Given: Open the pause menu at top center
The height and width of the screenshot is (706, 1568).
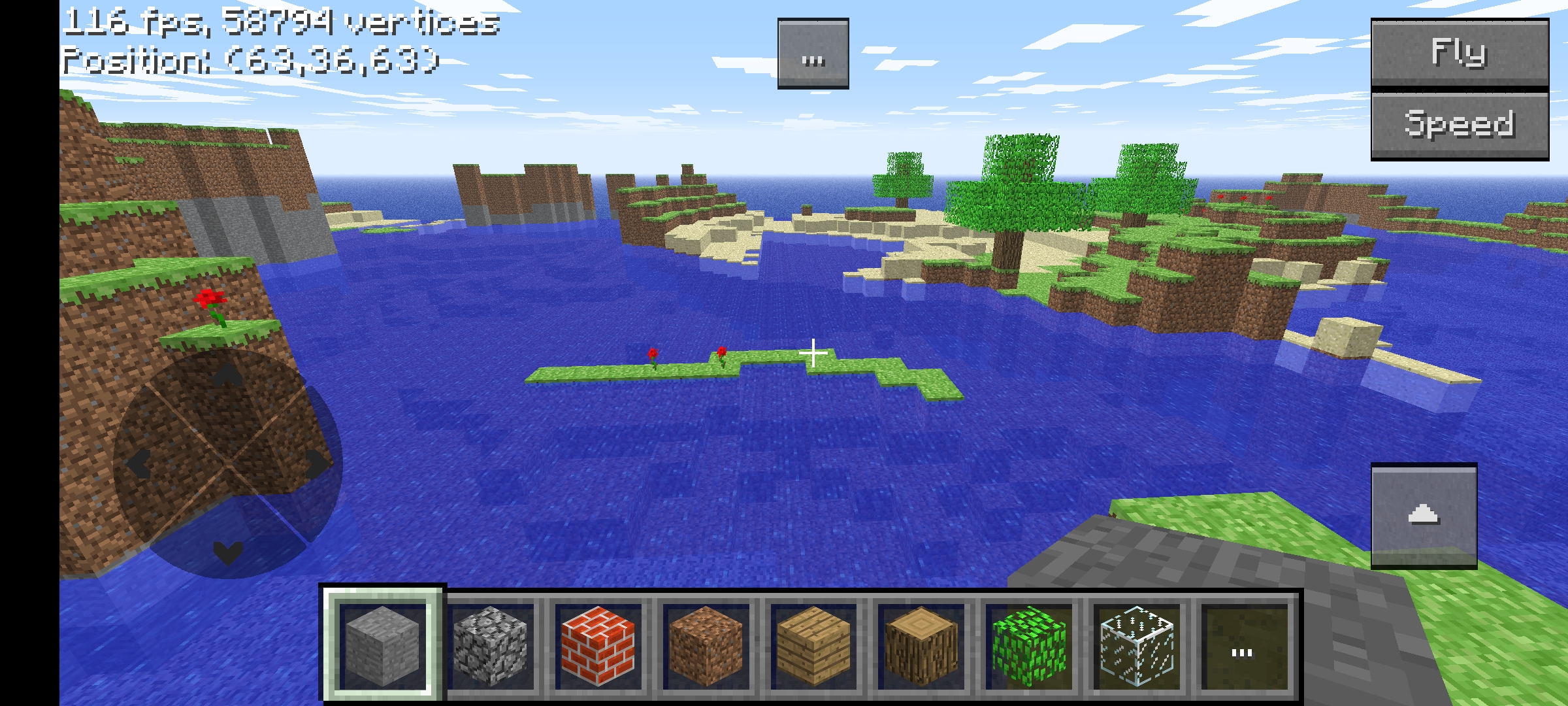Looking at the screenshot, I should click(x=813, y=56).
